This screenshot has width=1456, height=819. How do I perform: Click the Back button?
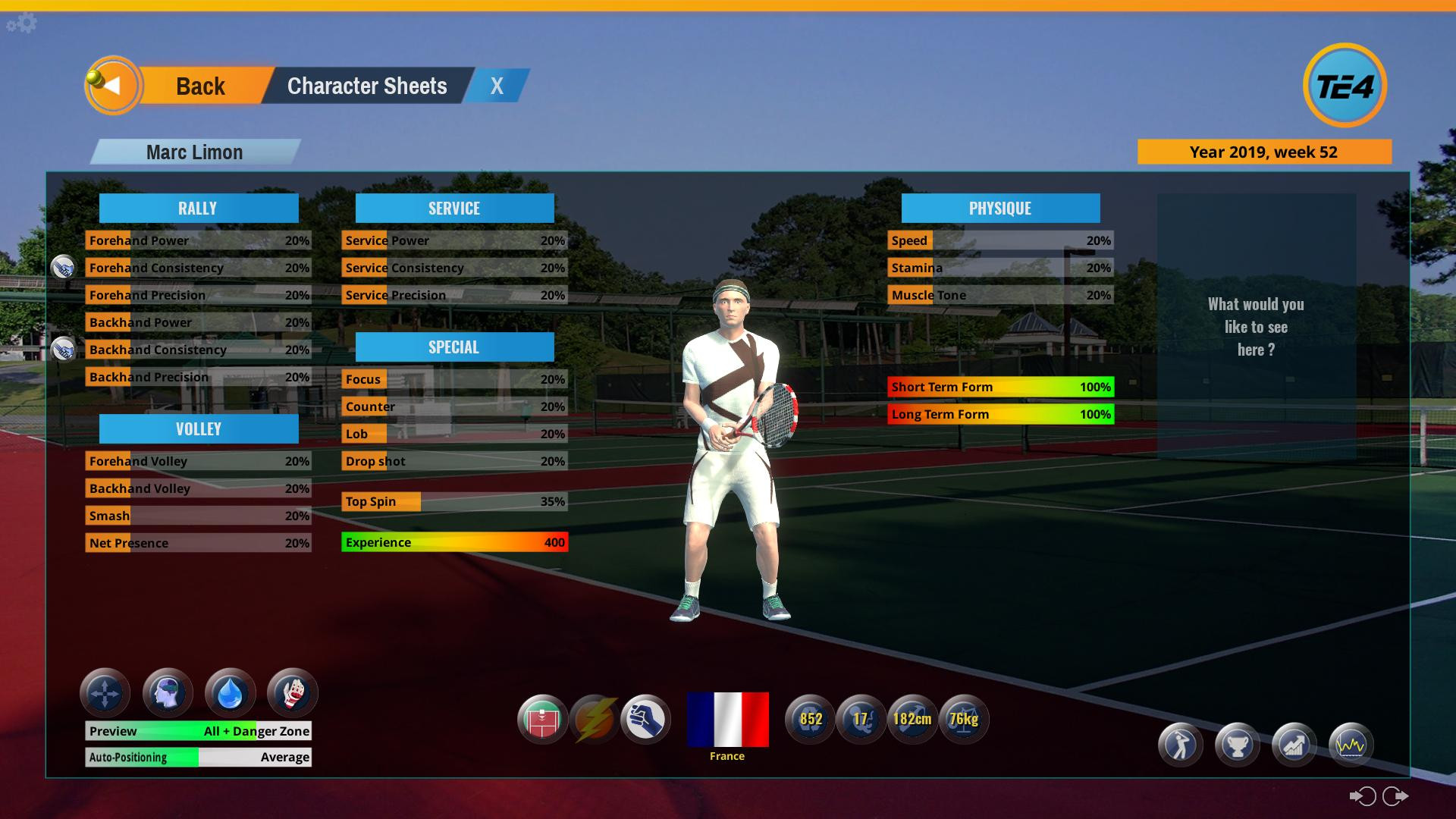(201, 86)
